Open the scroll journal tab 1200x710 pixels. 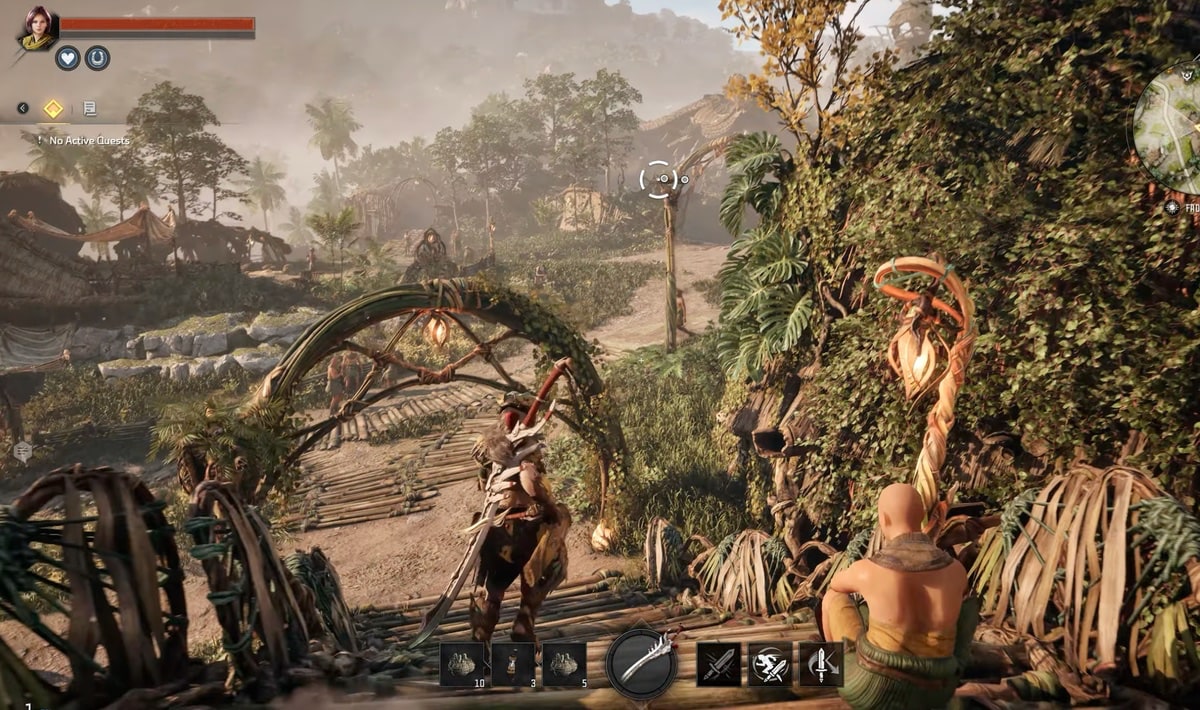point(89,108)
